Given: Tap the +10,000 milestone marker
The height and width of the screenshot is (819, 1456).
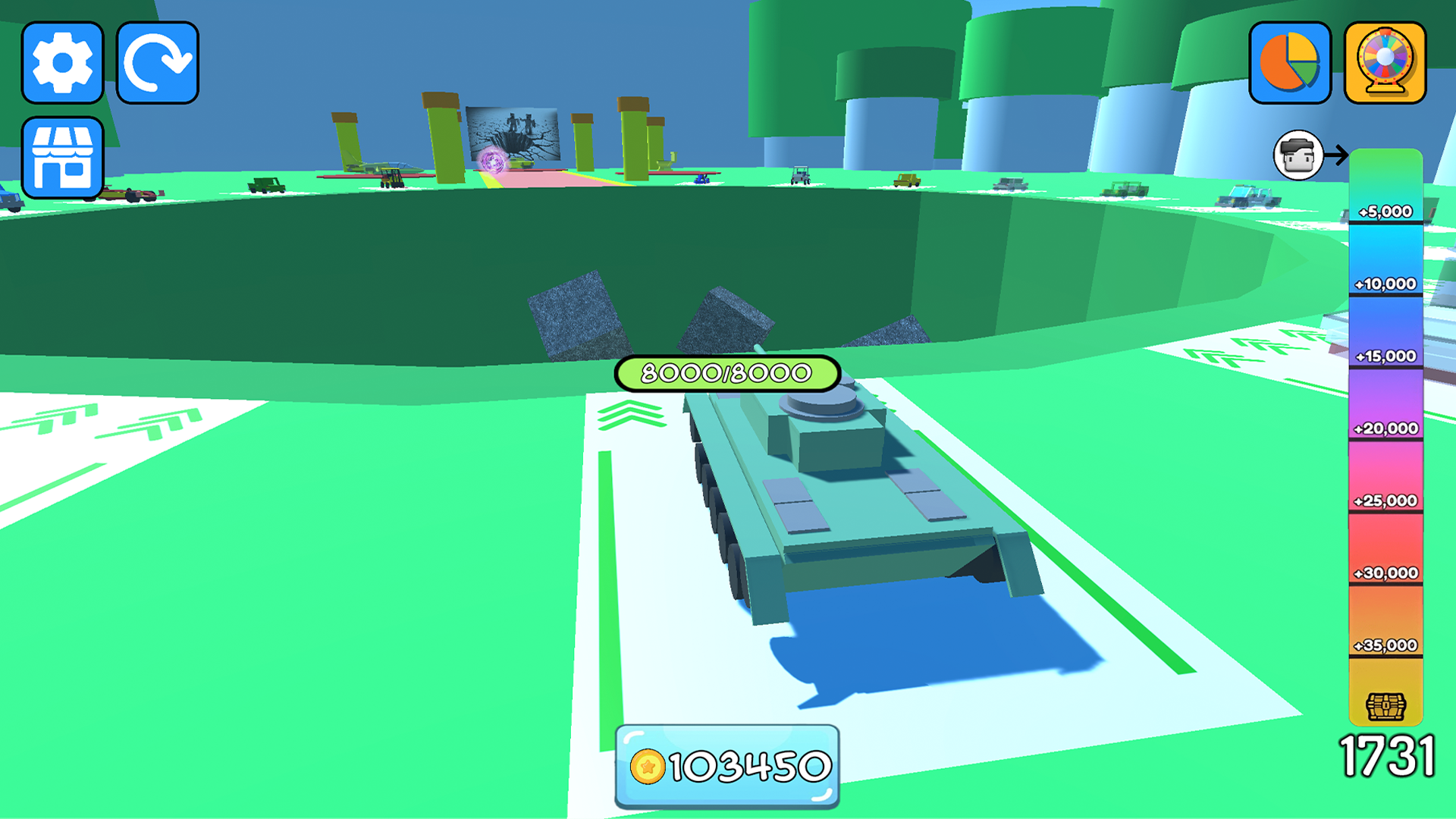Looking at the screenshot, I should pos(1385,284).
